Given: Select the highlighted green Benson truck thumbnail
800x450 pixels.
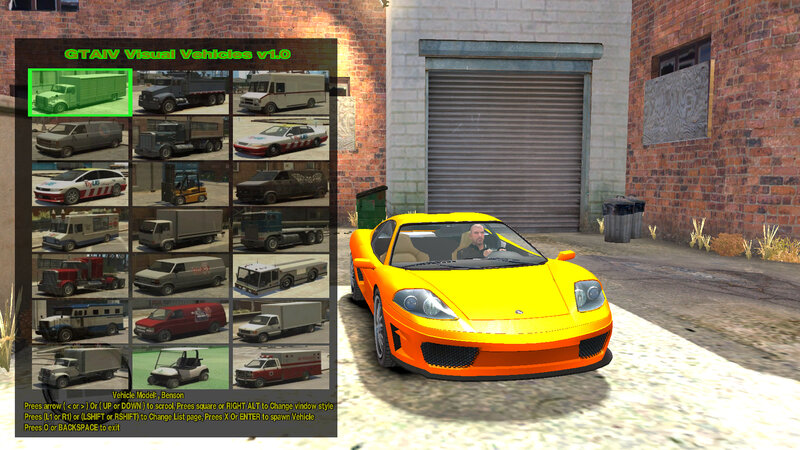Looking at the screenshot, I should point(80,92).
